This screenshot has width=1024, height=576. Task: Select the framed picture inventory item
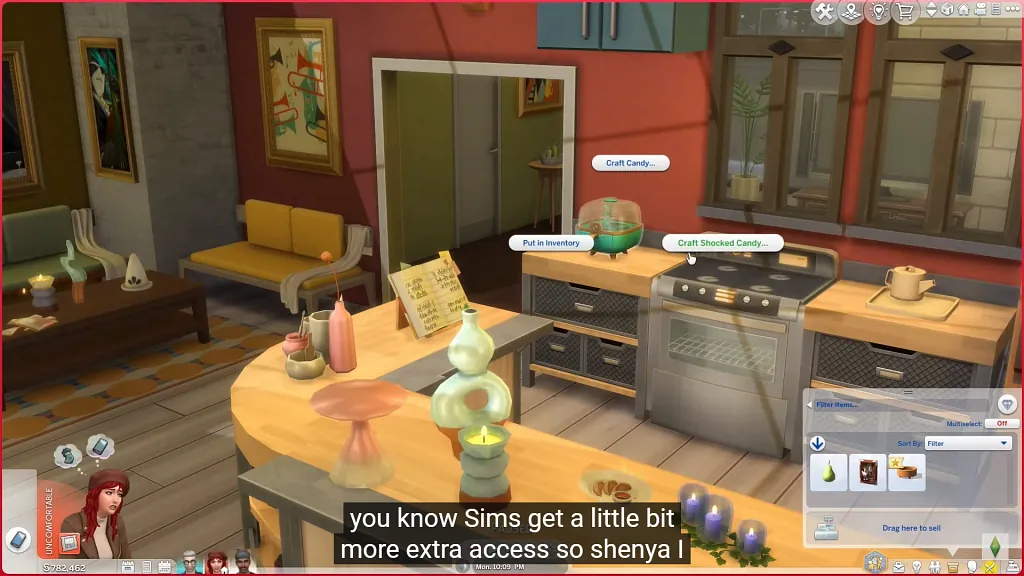click(x=867, y=472)
